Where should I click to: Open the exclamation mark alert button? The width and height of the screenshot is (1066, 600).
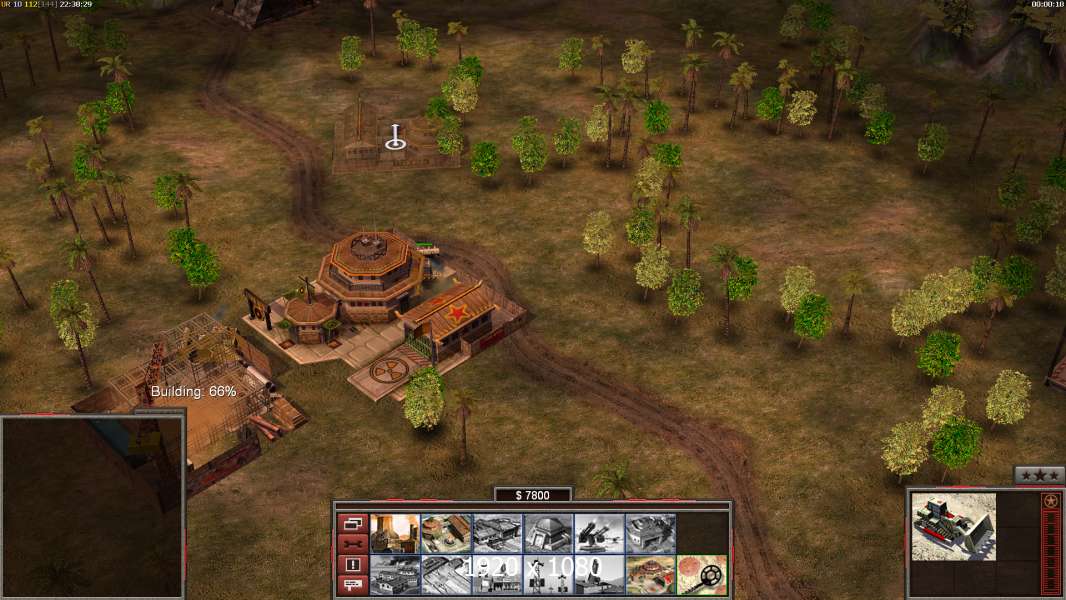tap(352, 565)
